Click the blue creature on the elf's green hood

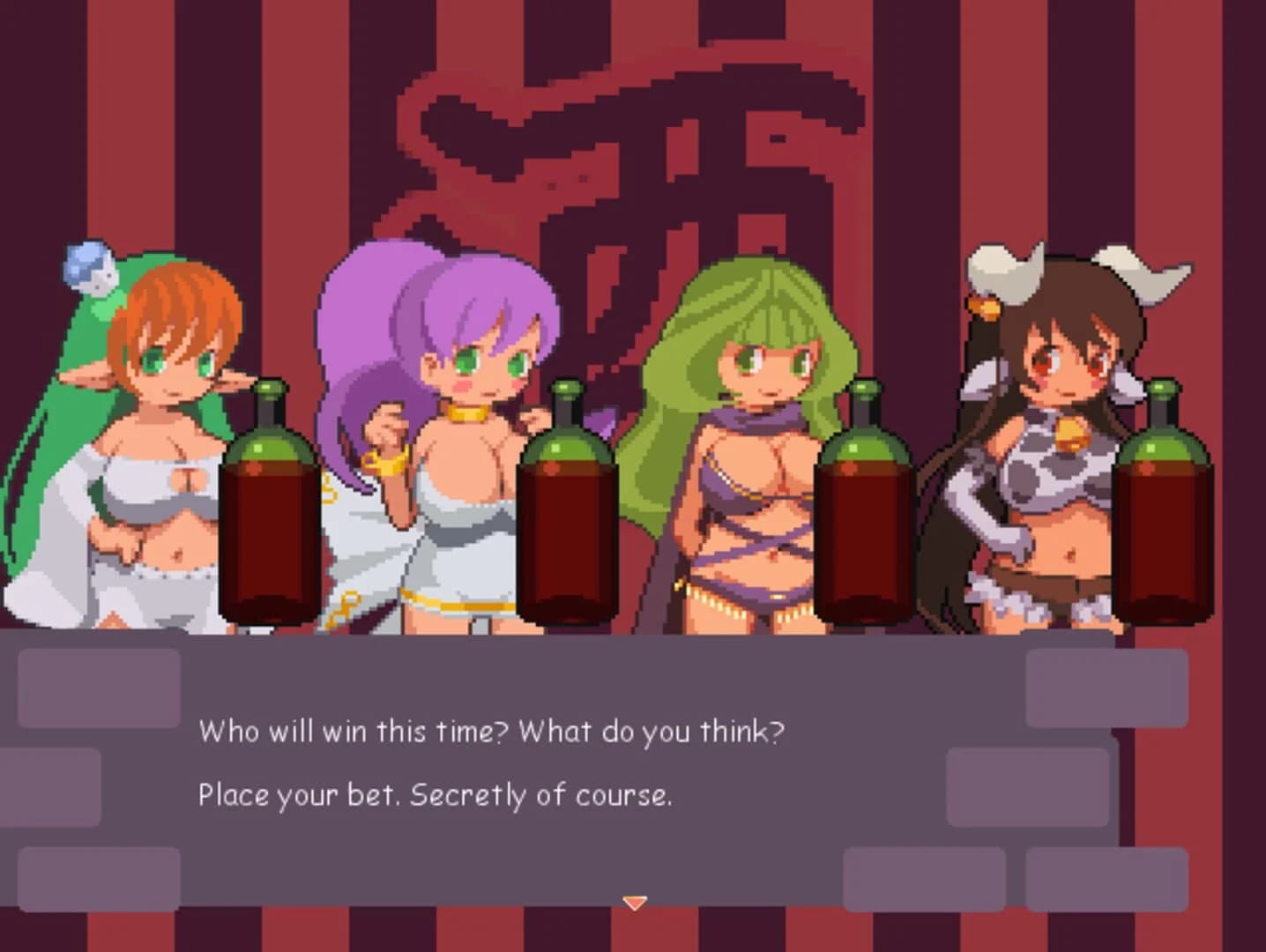pos(88,264)
